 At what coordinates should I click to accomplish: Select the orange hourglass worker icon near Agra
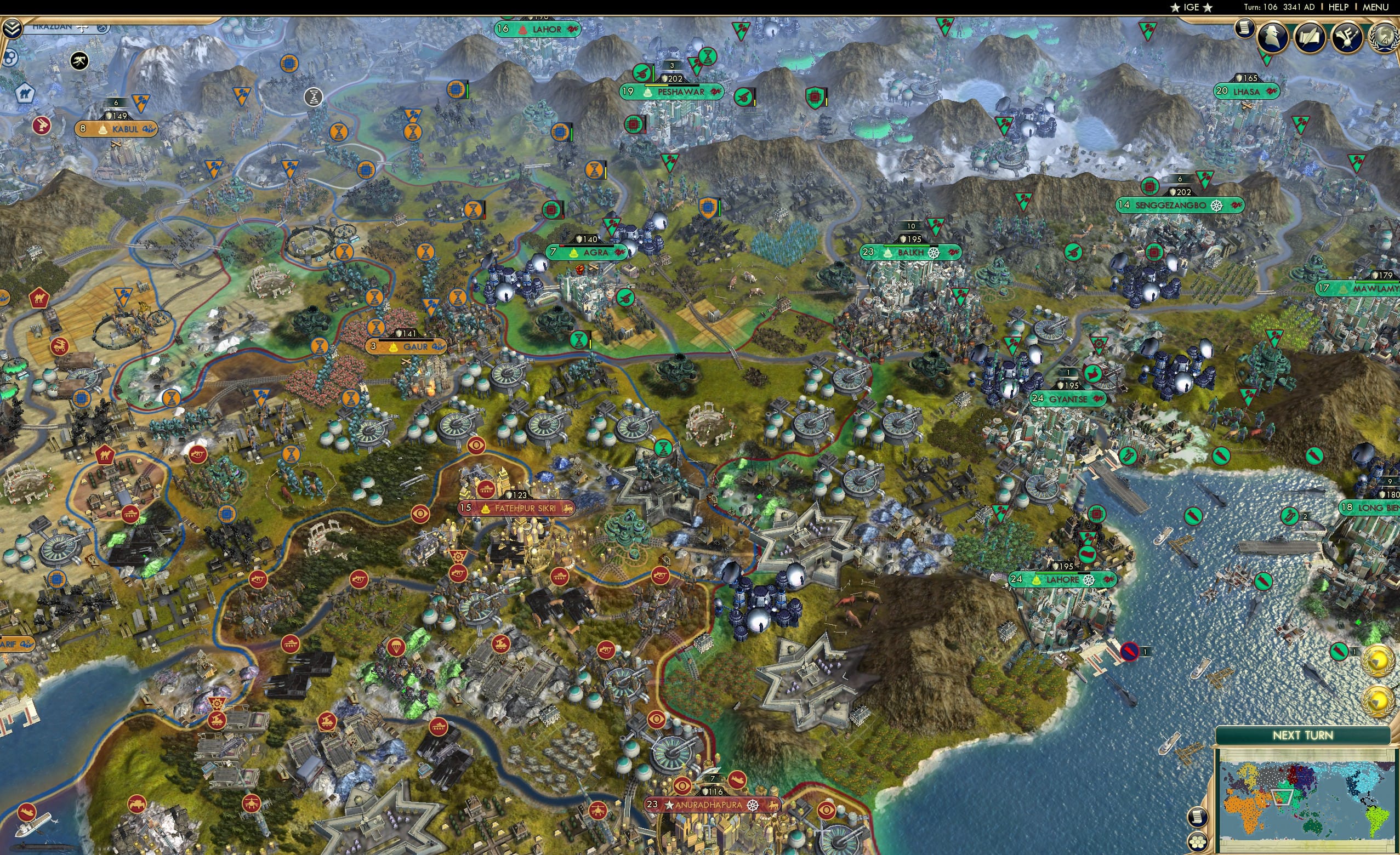pyautogui.click(x=595, y=170)
